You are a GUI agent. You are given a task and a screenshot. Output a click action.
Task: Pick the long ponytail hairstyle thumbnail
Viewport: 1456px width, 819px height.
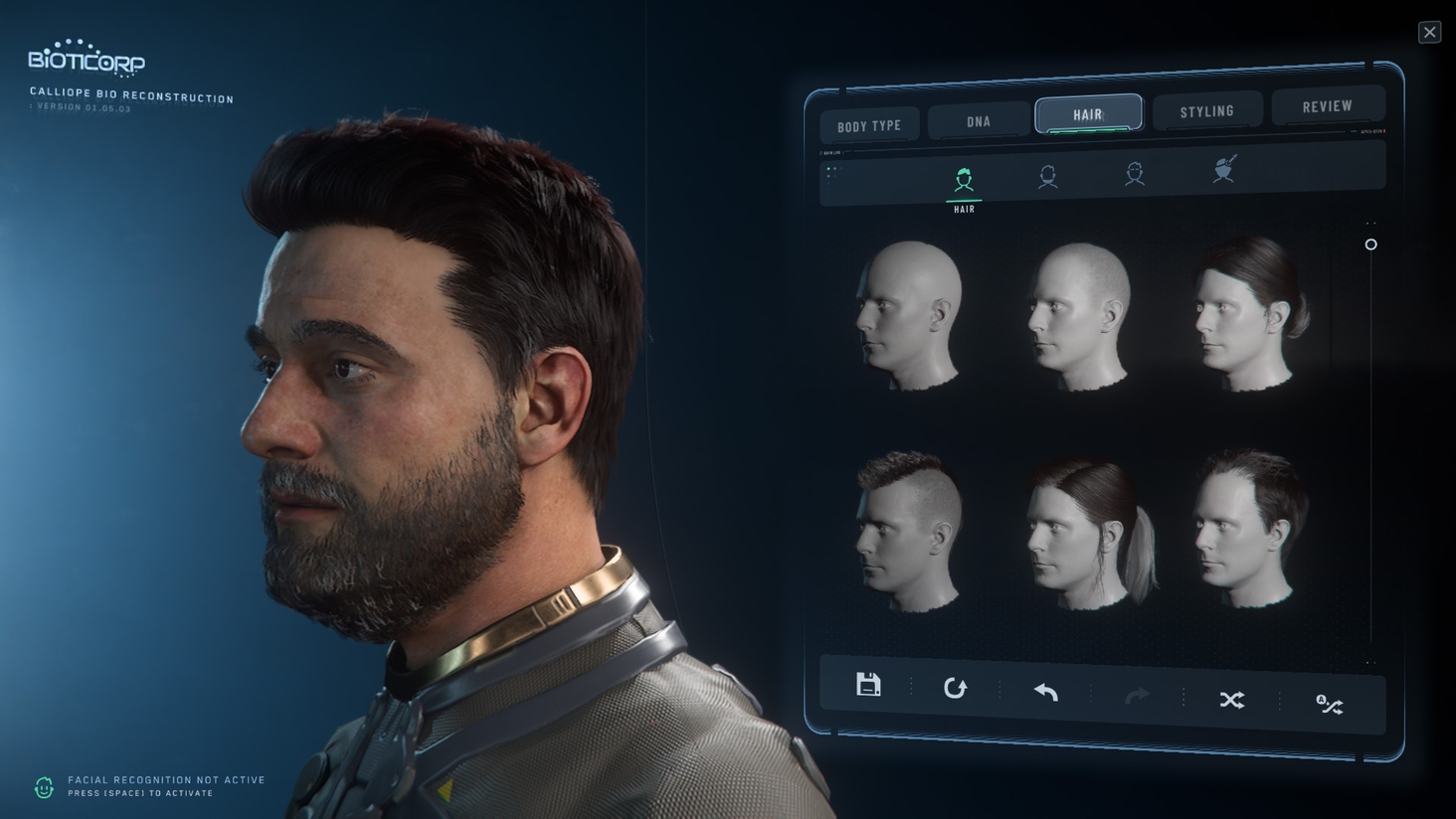click(x=1086, y=533)
